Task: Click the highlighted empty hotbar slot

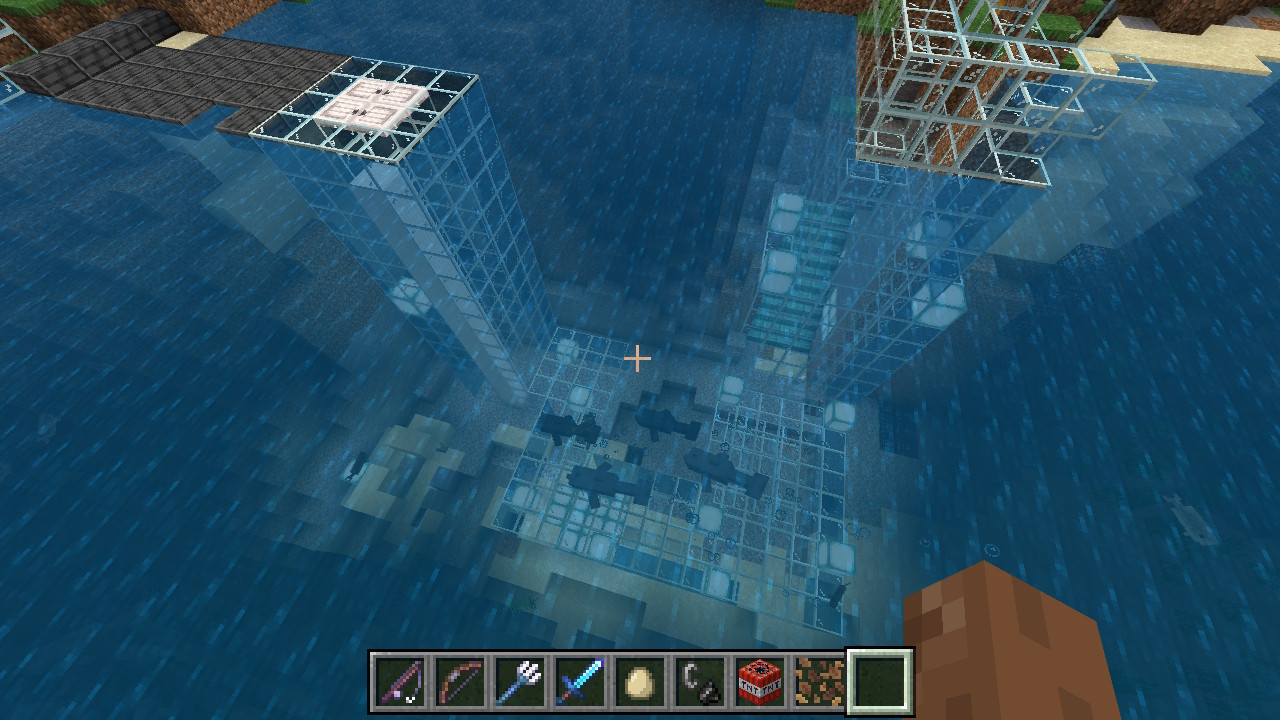Action: pyautogui.click(x=880, y=683)
